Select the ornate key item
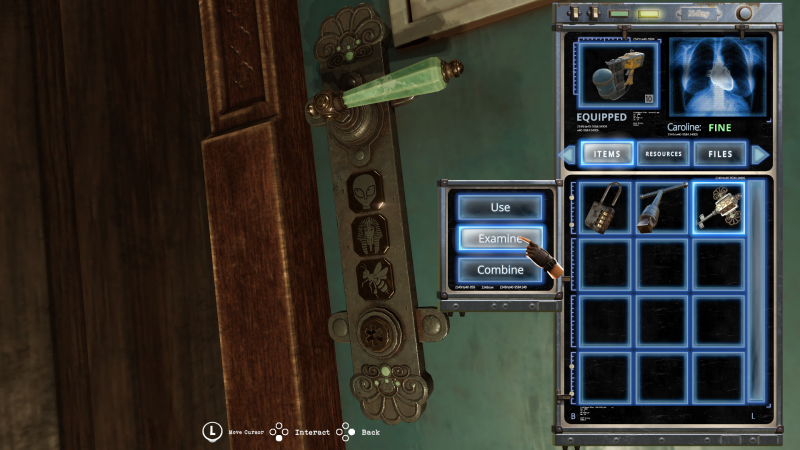This screenshot has height=450, width=800. point(718,207)
